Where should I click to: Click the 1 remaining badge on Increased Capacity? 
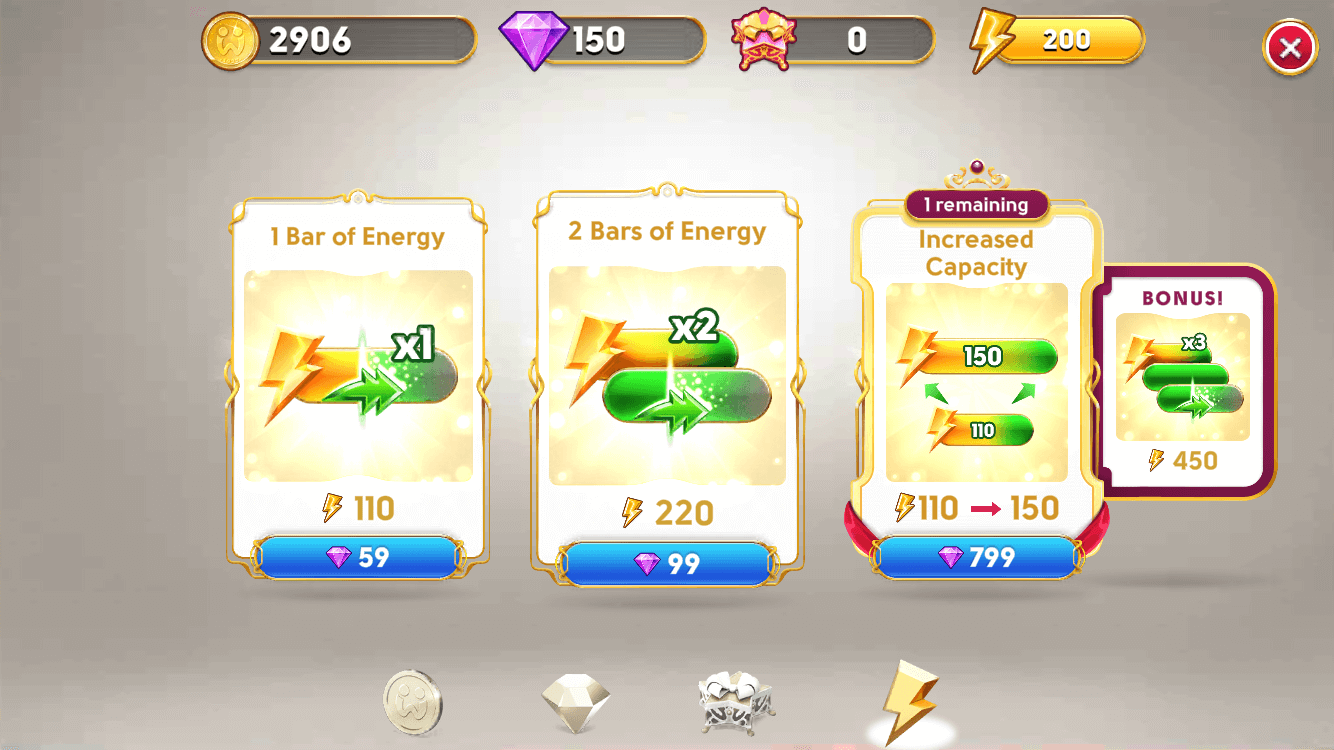point(976,205)
